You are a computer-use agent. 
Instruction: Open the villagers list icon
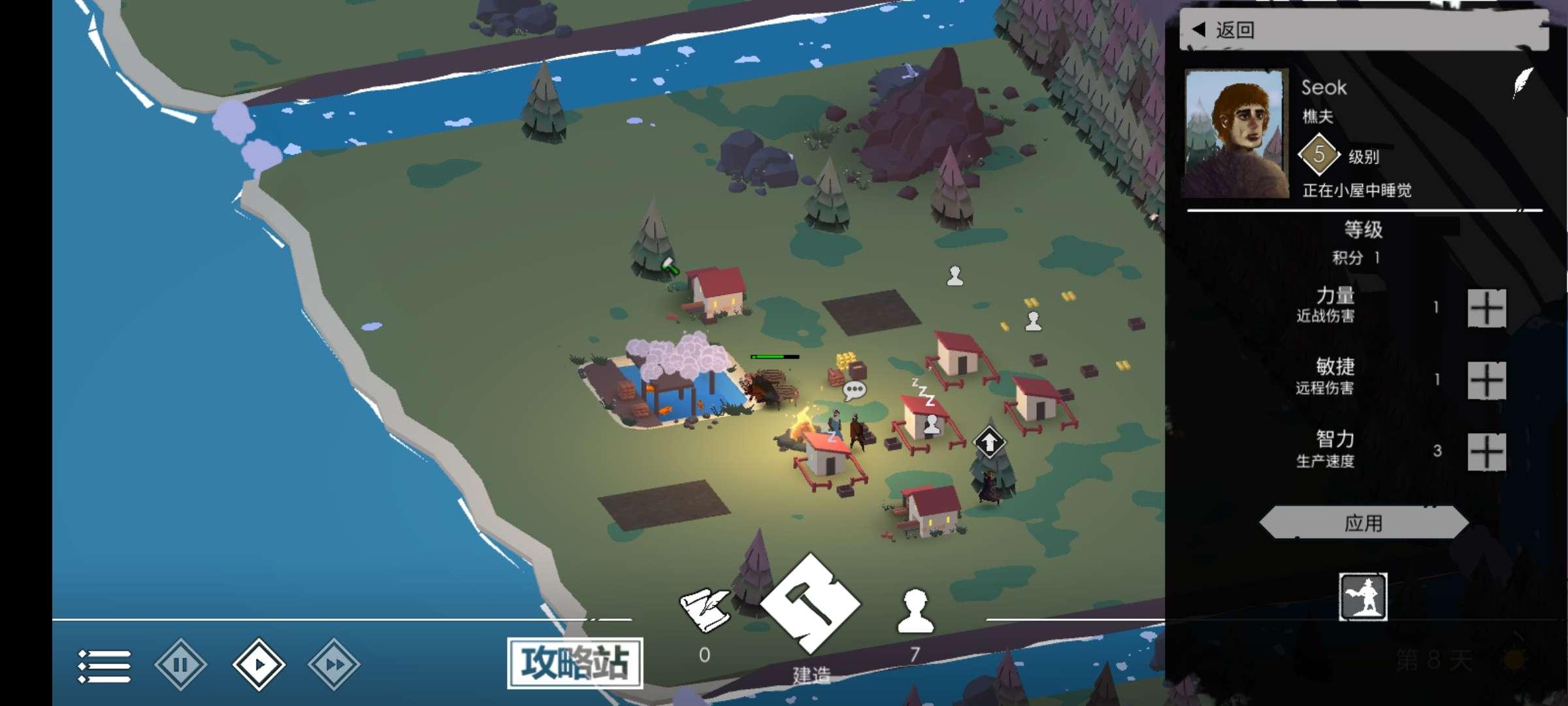915,613
